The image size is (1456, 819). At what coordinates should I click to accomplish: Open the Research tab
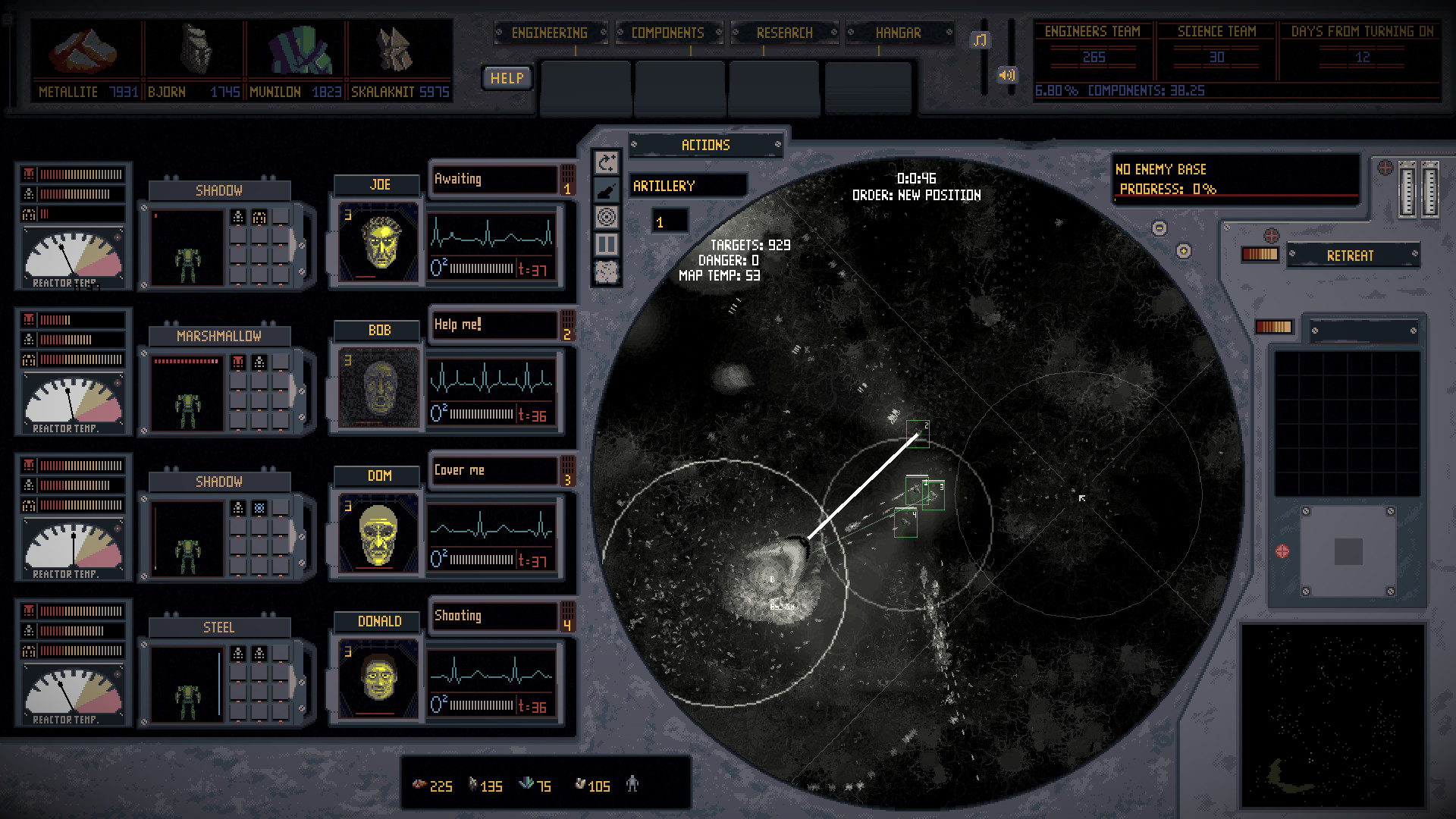pos(784,33)
